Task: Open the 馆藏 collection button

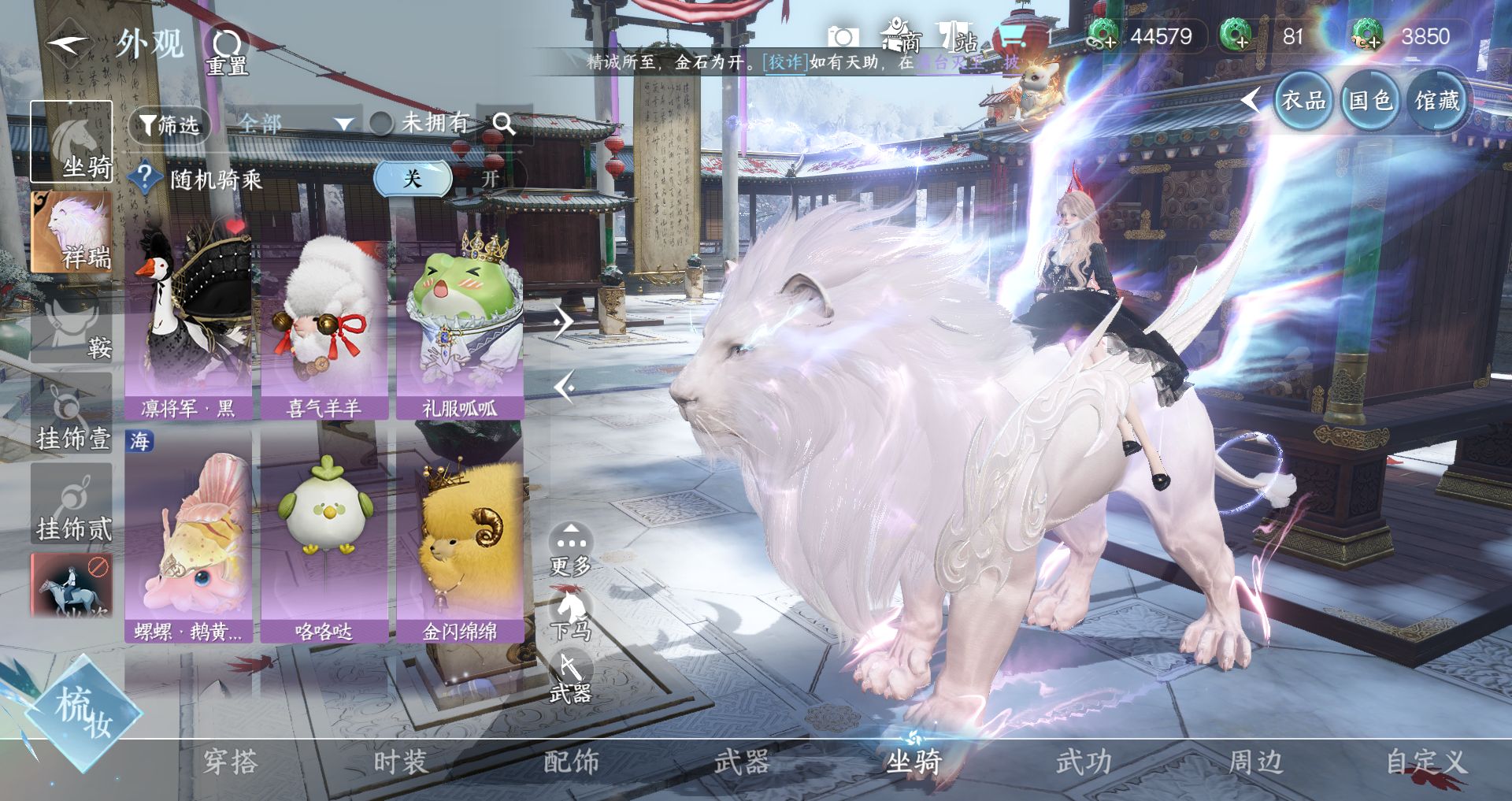Action: pyautogui.click(x=1437, y=101)
